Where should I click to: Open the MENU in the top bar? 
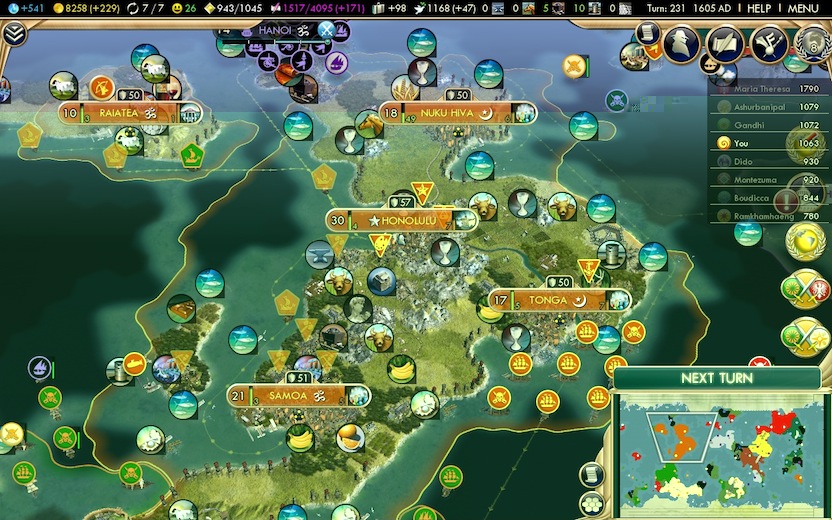[x=803, y=8]
